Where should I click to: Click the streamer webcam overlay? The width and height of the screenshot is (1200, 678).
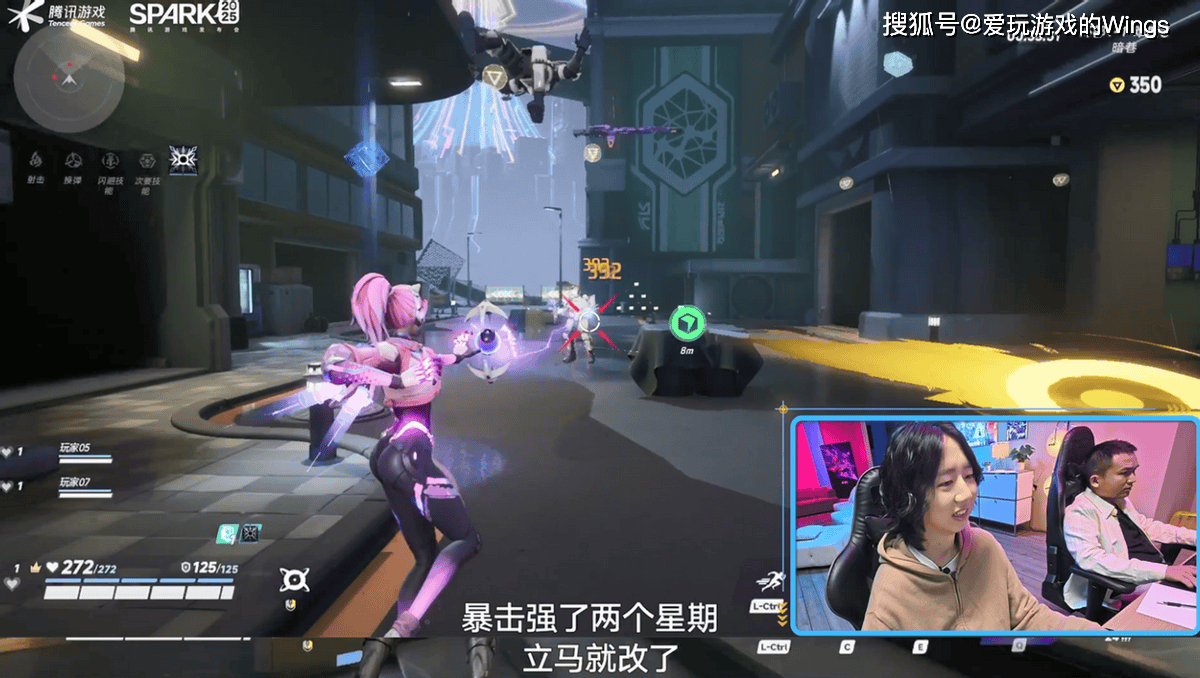coord(994,526)
